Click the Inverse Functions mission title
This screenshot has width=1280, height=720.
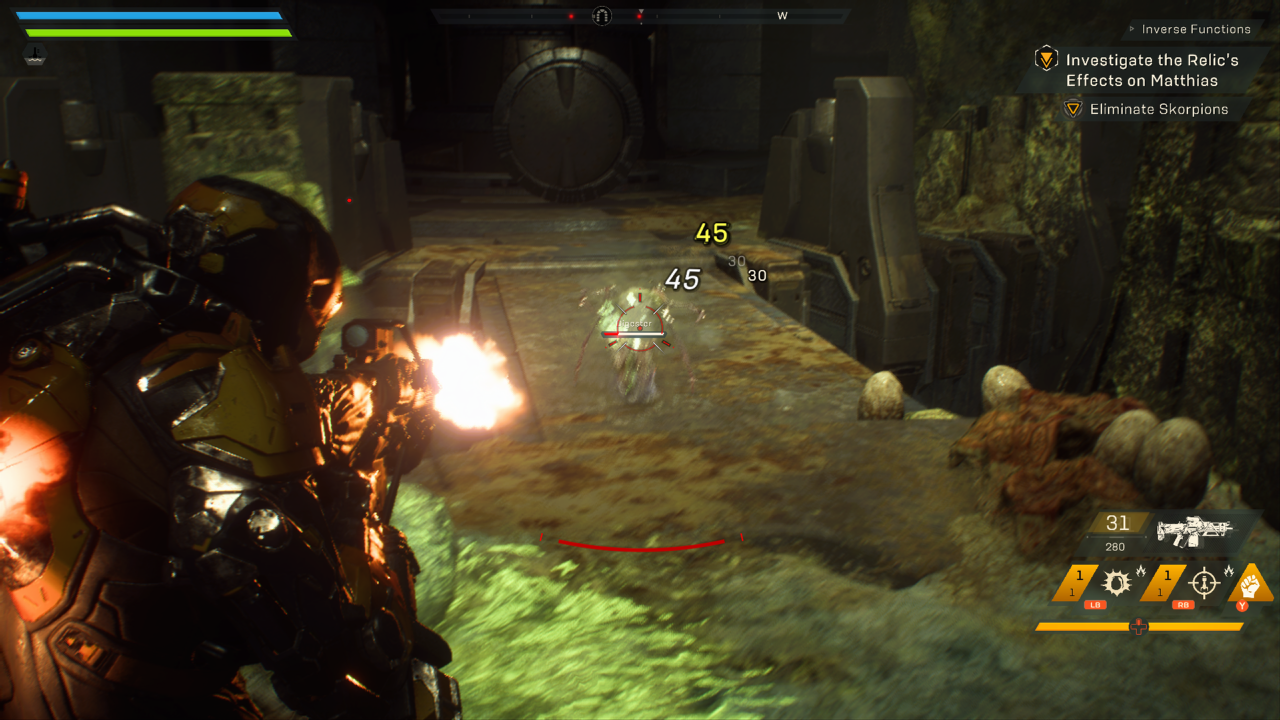coord(1195,29)
